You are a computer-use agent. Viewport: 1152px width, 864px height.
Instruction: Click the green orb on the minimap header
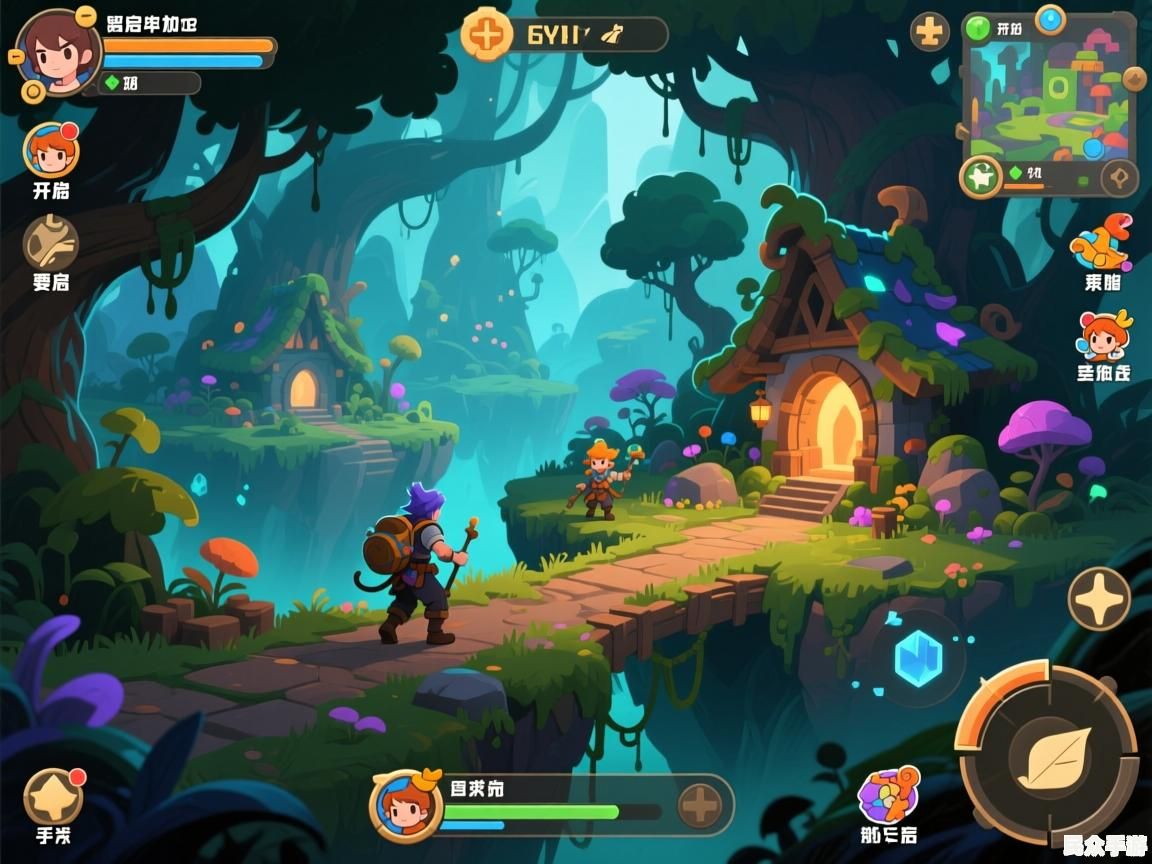tap(978, 28)
